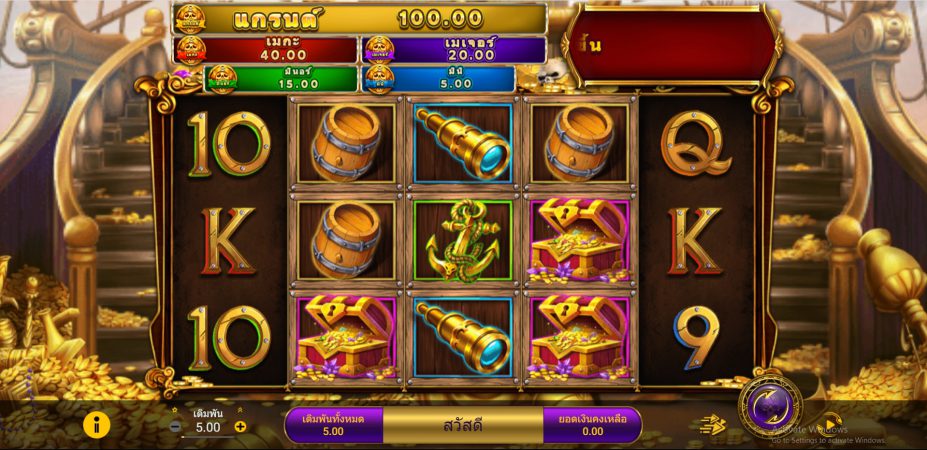Decrease the bet with the minus button
927x450 pixels.
point(175,427)
